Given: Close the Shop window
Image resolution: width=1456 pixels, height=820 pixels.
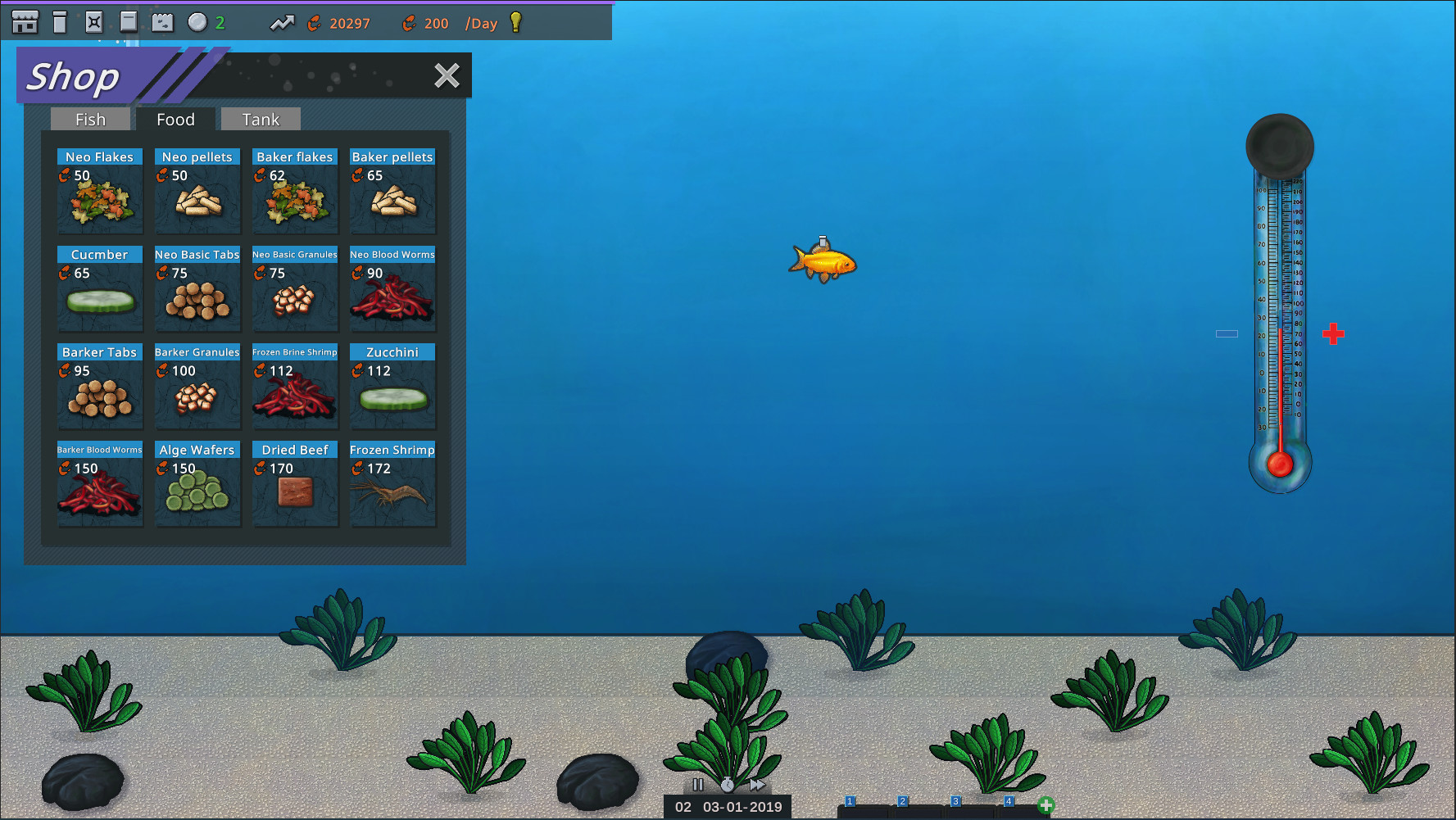Looking at the screenshot, I should 447,75.
